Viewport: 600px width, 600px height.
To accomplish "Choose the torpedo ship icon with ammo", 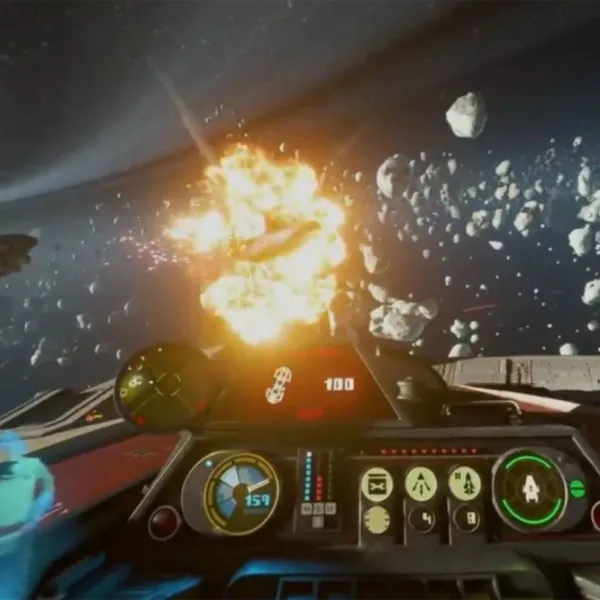I will pos(464,483).
